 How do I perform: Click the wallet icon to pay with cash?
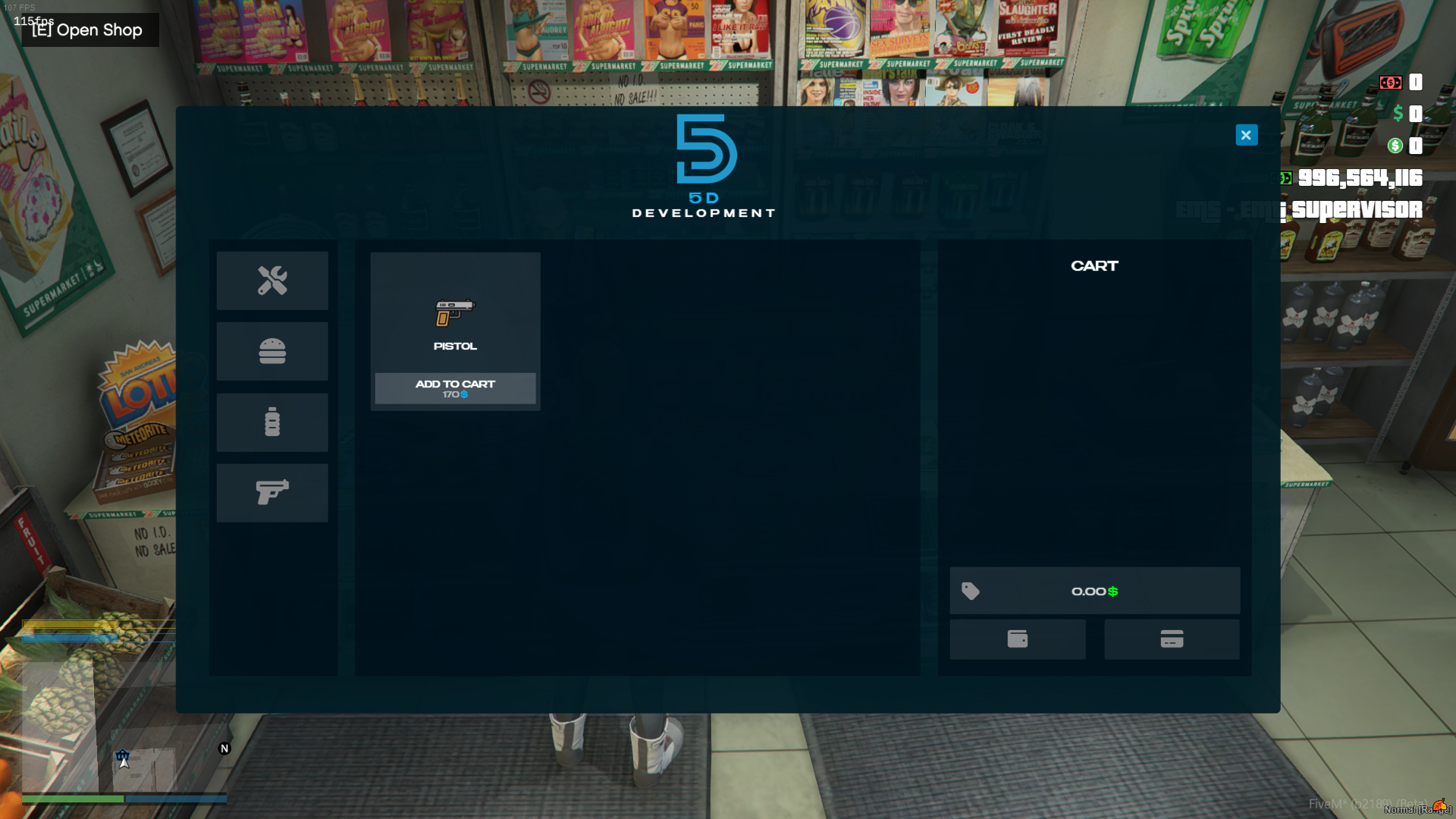coord(1017,639)
